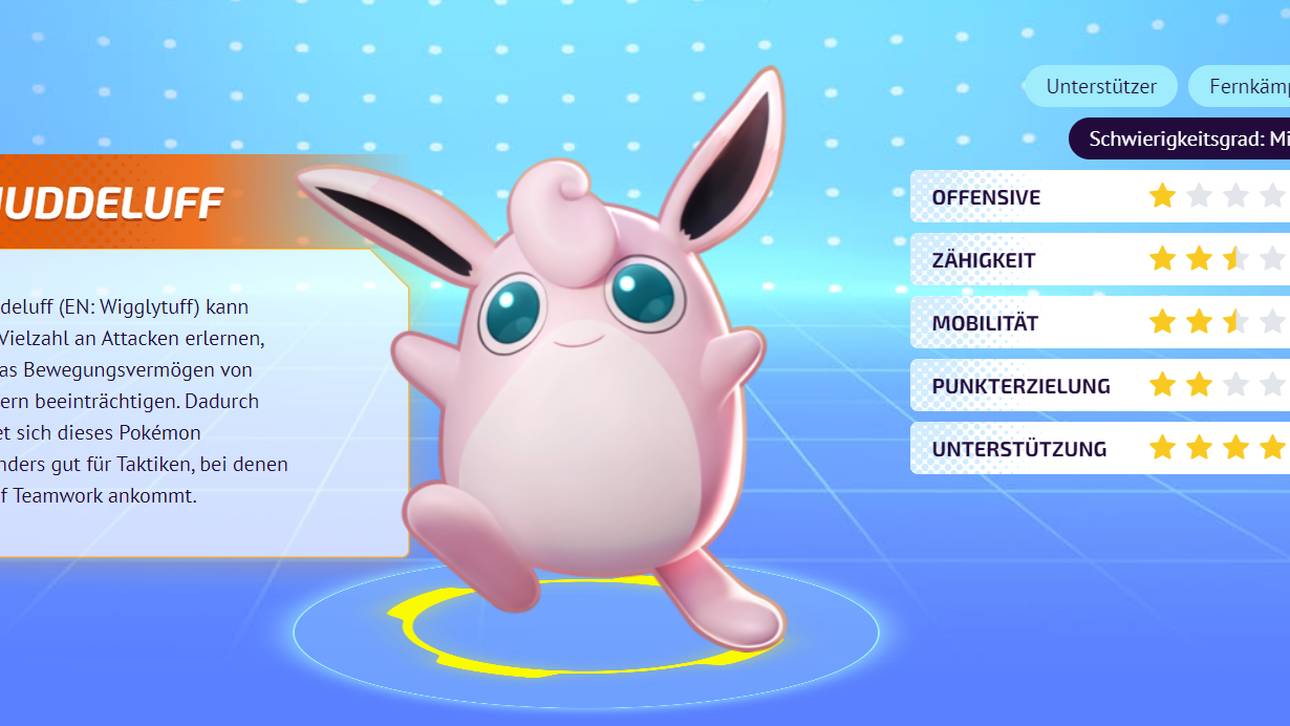Image resolution: width=1290 pixels, height=726 pixels.
Task: Select the first star in the Offensive rating
Action: tap(1162, 197)
